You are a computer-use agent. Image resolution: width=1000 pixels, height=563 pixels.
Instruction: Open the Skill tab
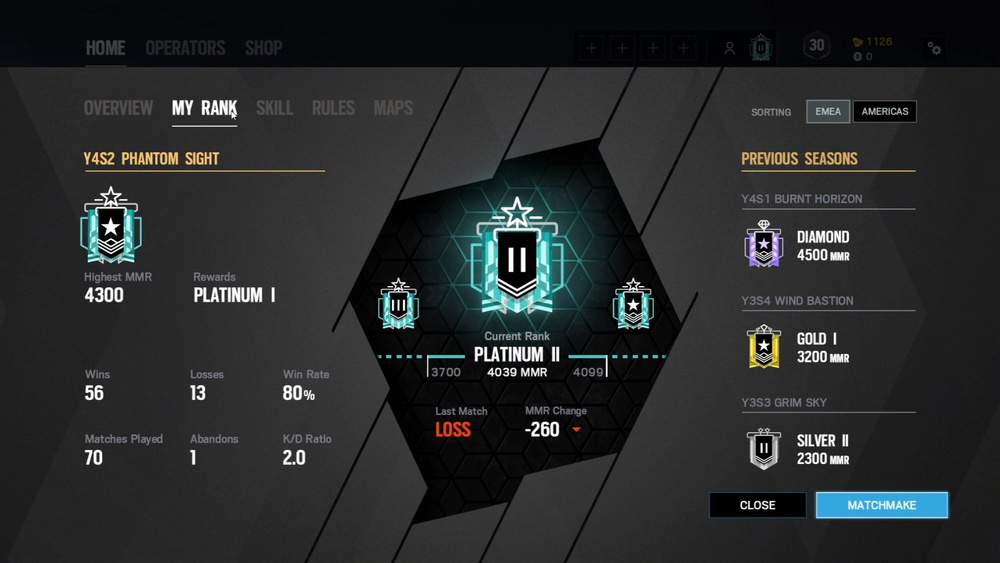point(274,108)
